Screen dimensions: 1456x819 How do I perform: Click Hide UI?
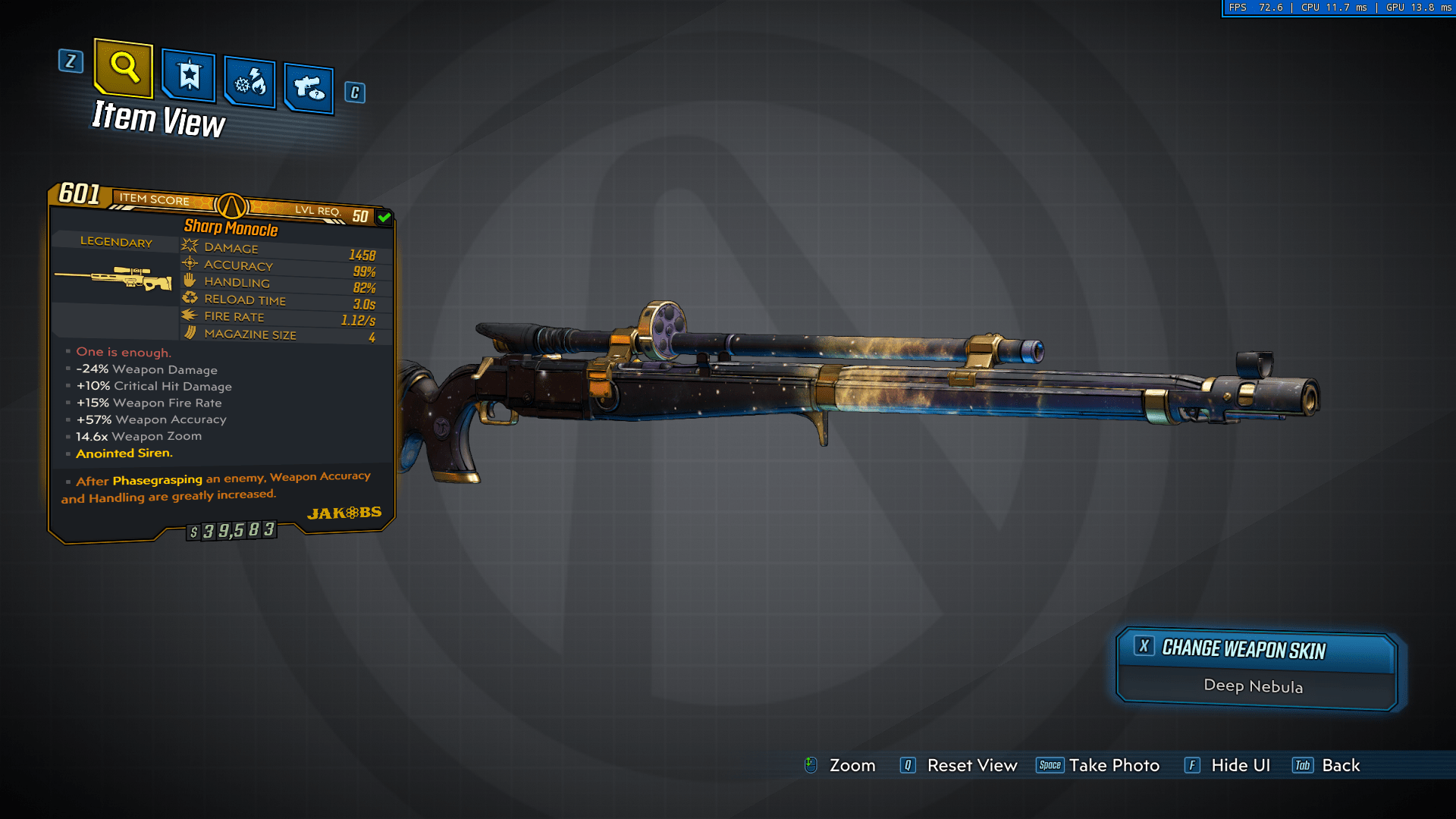[1241, 765]
